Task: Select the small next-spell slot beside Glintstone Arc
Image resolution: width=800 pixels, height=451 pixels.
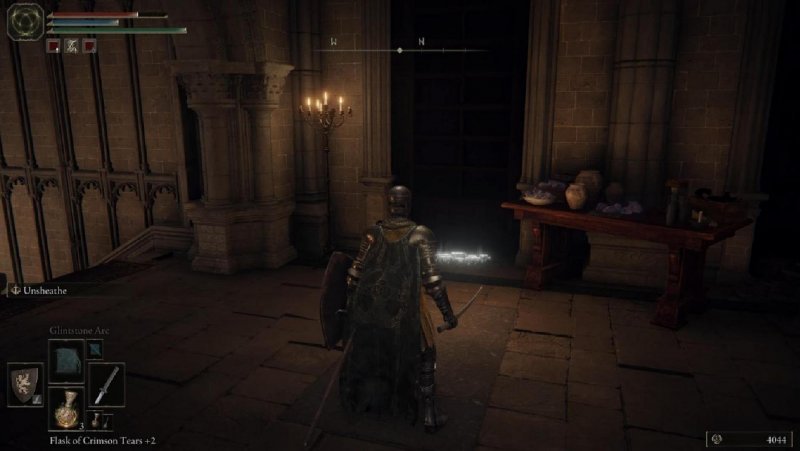Action: (x=95, y=348)
